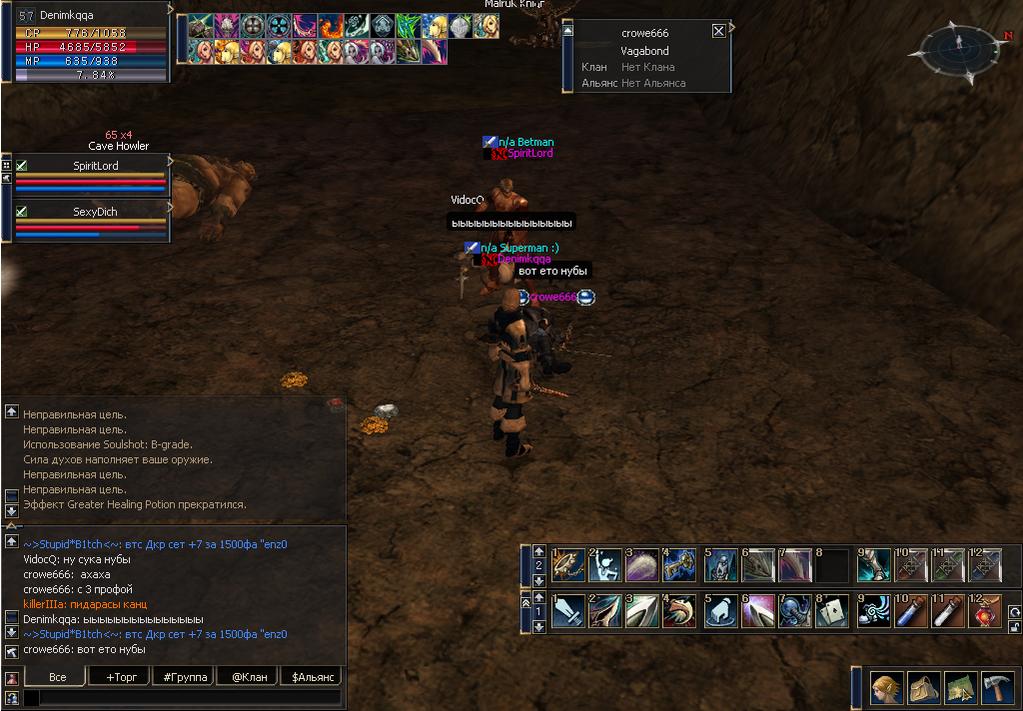This screenshot has height=711, width=1023.
Task: Open the character status window icon
Action: click(886, 688)
